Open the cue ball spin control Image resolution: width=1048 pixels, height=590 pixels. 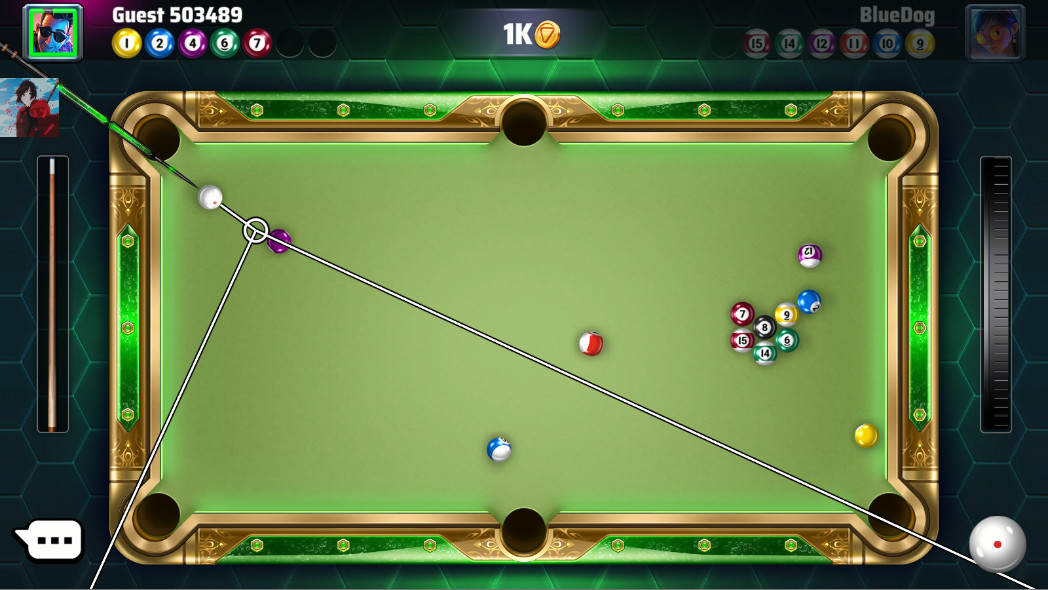tap(997, 544)
